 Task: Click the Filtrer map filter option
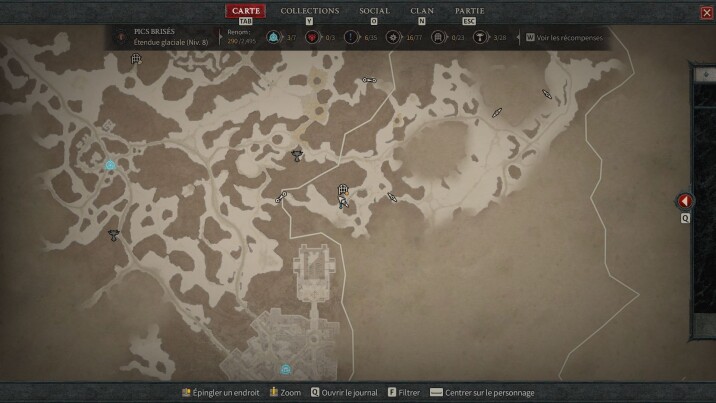click(x=404, y=393)
